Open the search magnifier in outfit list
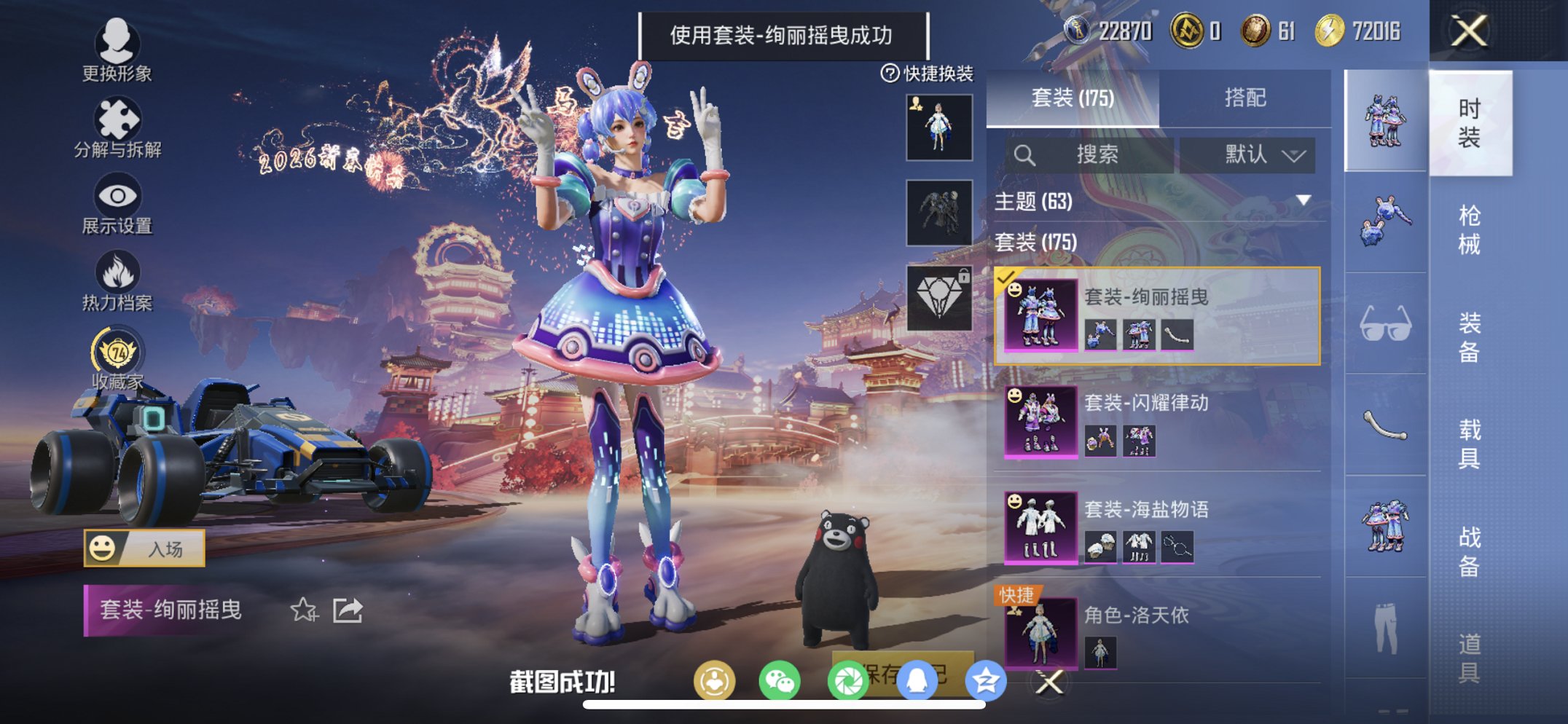This screenshot has height=724, width=1568. [1024, 154]
